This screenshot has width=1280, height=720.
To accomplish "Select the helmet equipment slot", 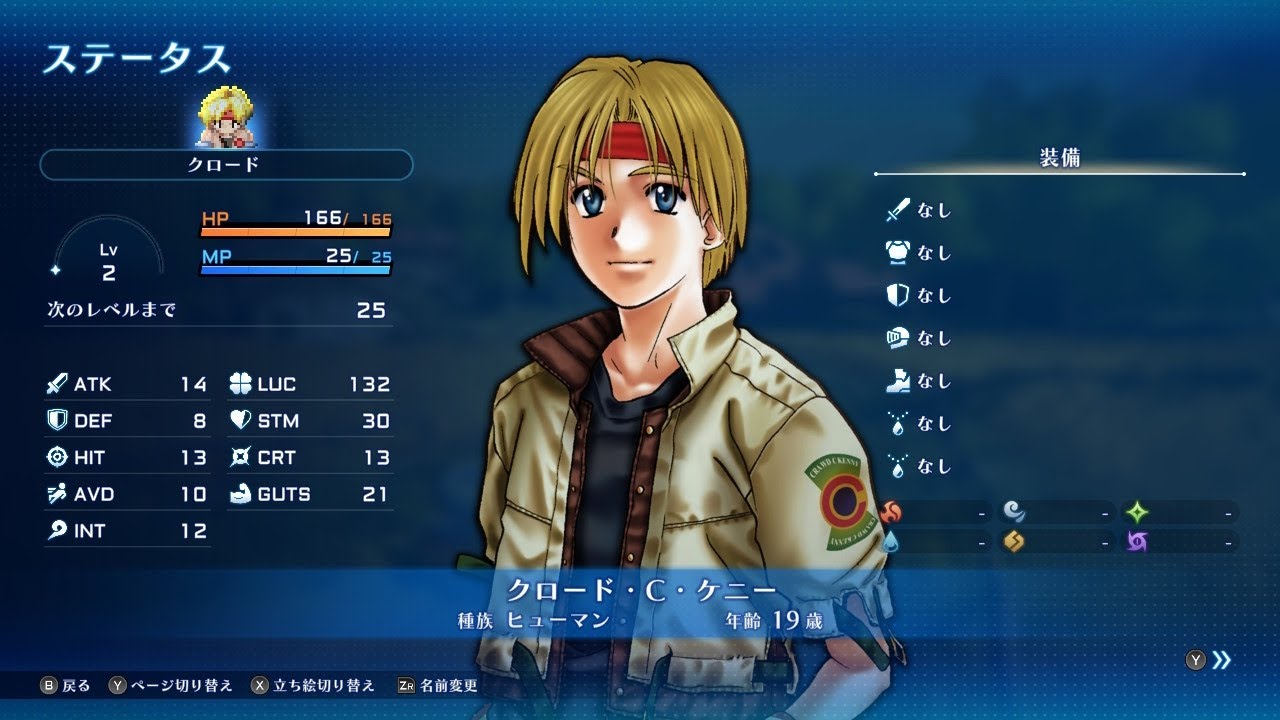I will coord(918,338).
